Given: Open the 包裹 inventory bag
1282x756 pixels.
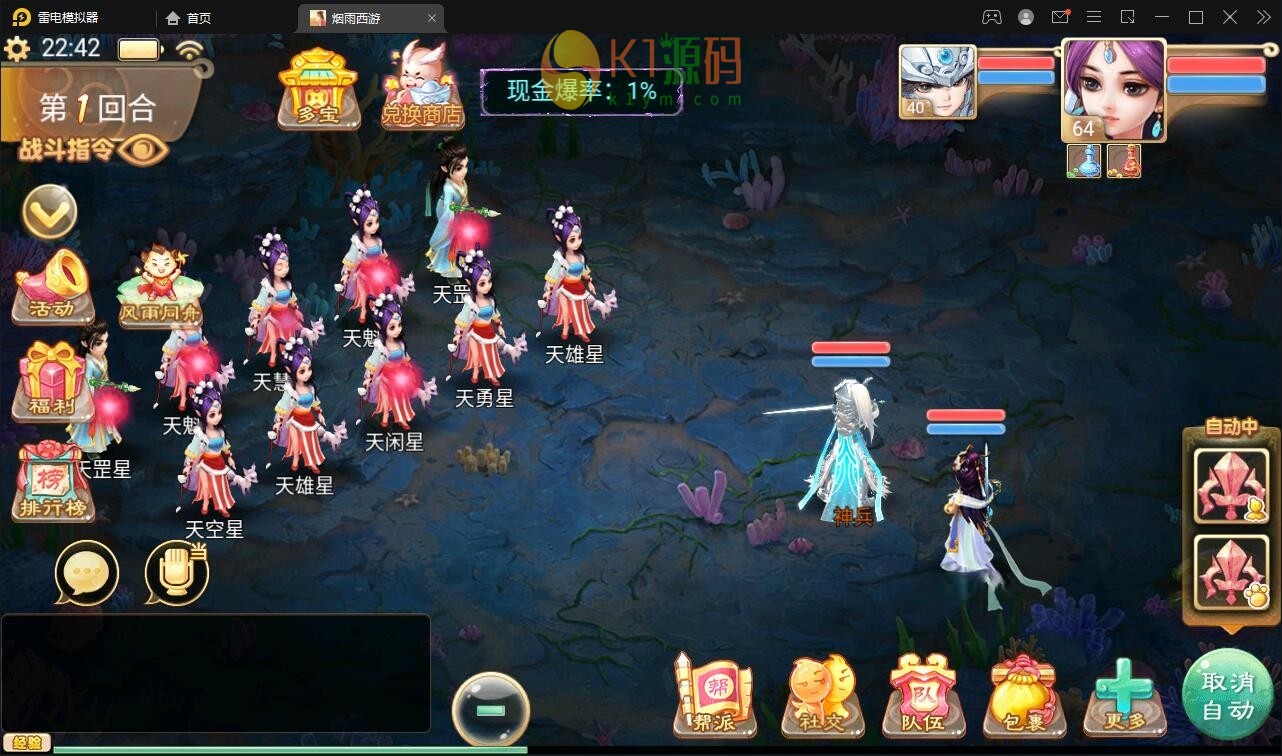Looking at the screenshot, I should point(1025,695).
